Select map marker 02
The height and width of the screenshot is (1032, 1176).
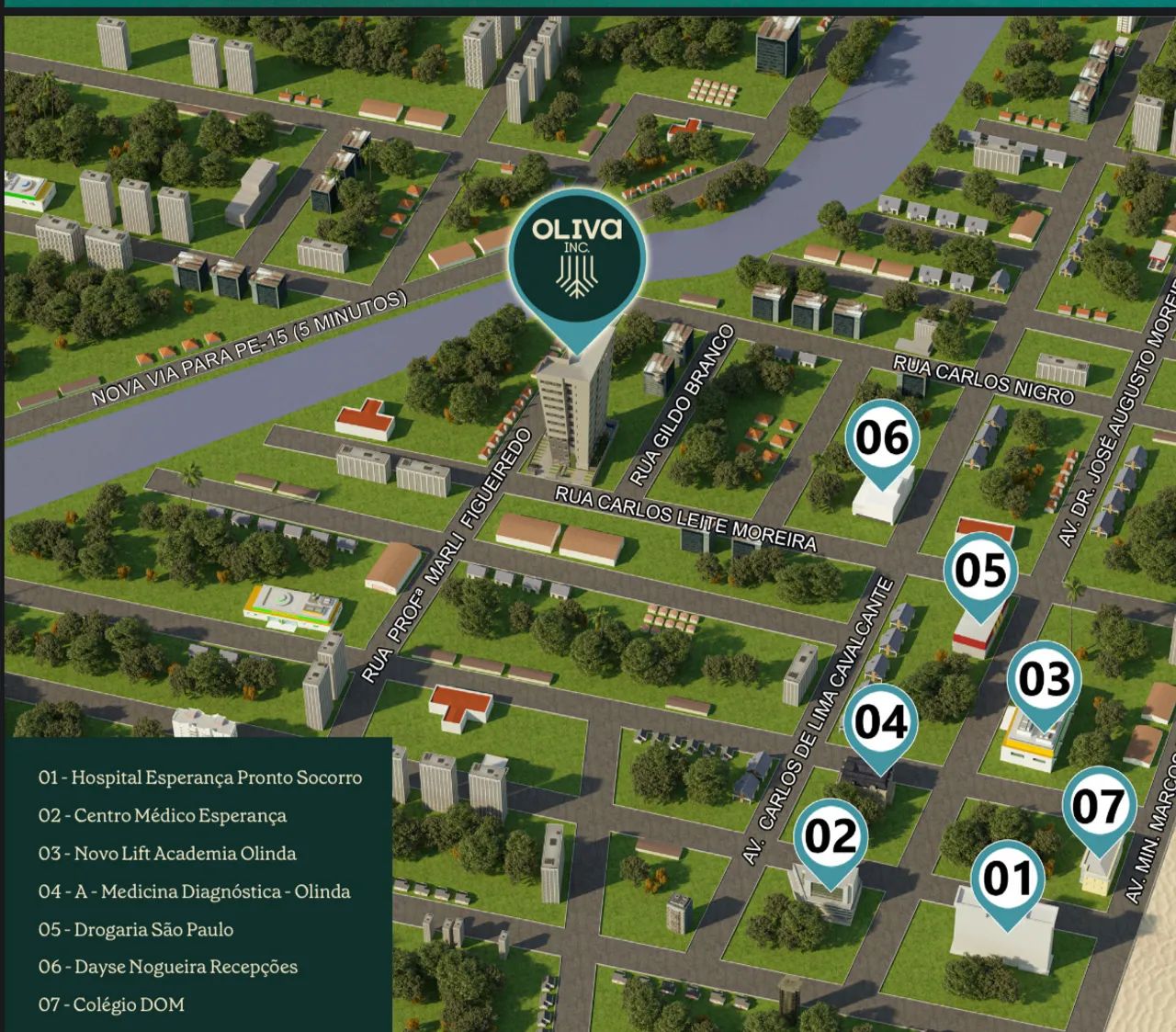tap(831, 837)
